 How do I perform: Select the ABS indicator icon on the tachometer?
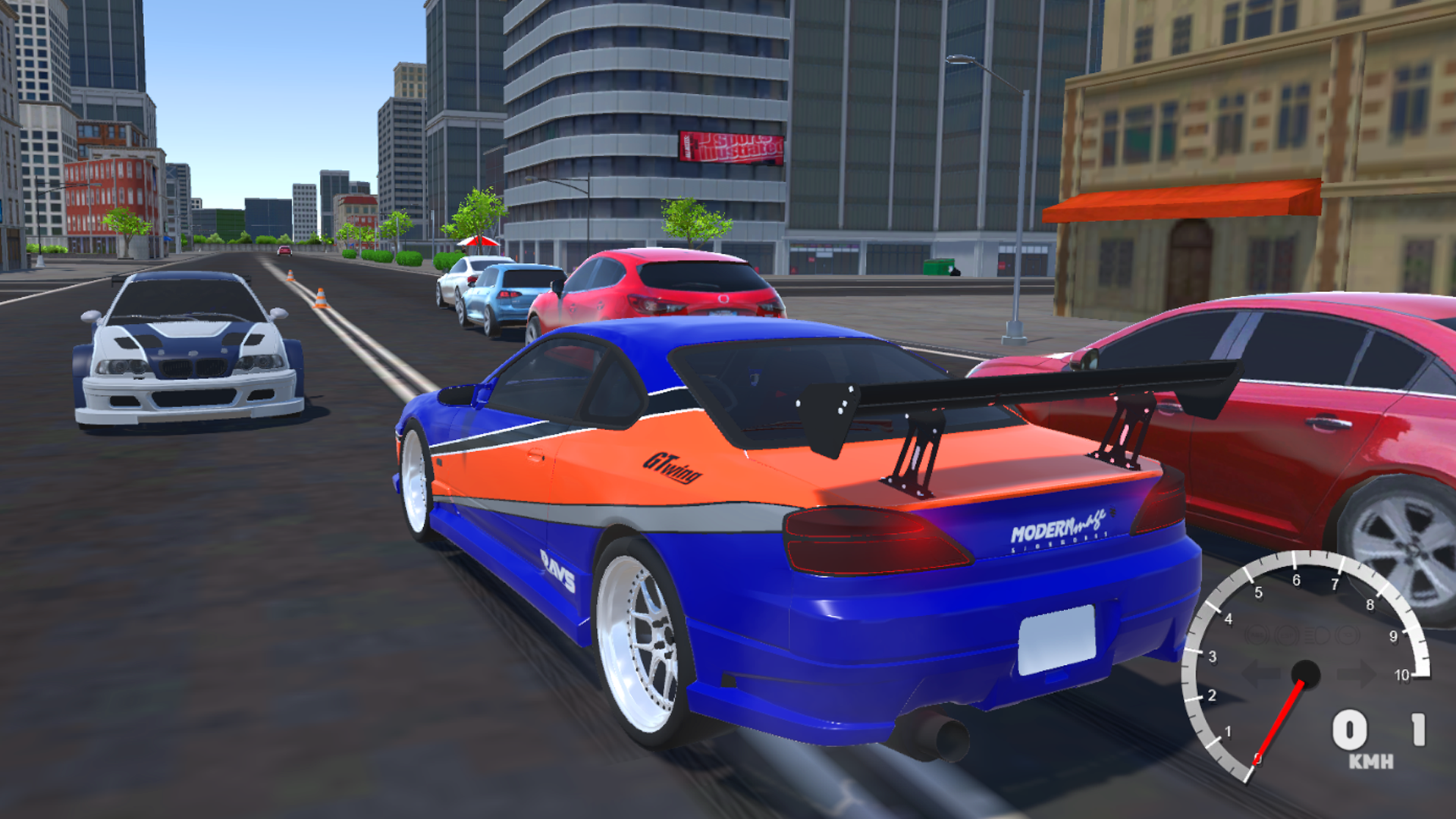point(1256,635)
